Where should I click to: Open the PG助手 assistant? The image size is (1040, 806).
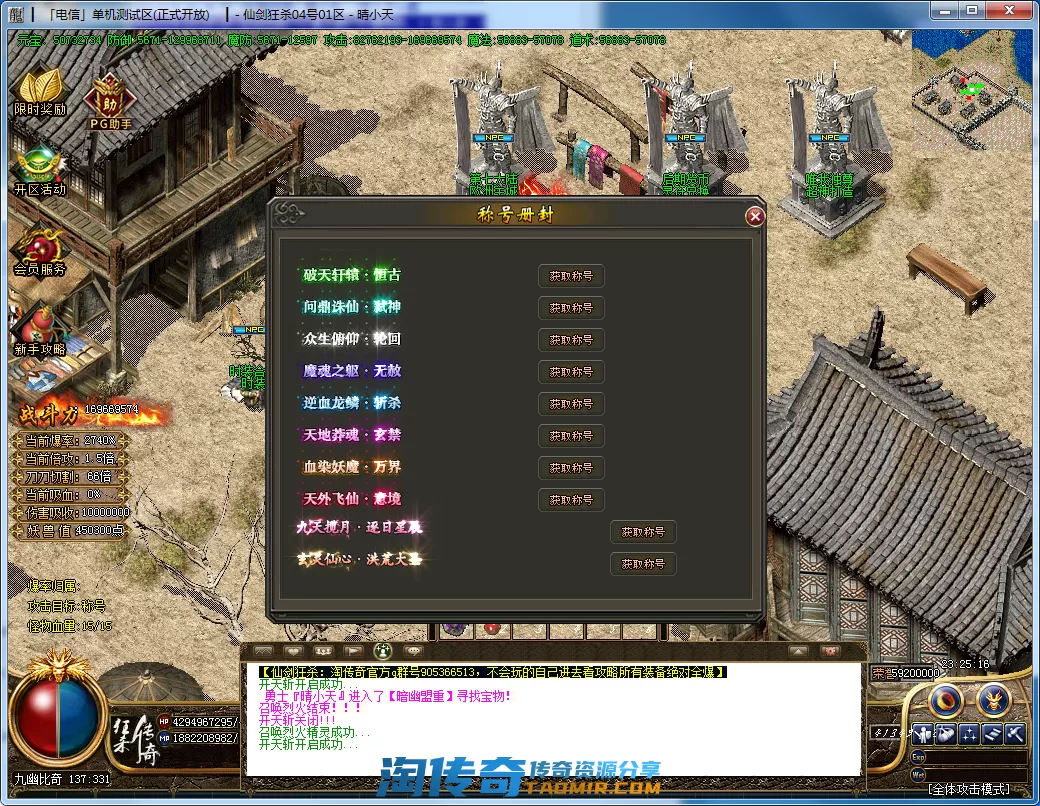point(110,100)
